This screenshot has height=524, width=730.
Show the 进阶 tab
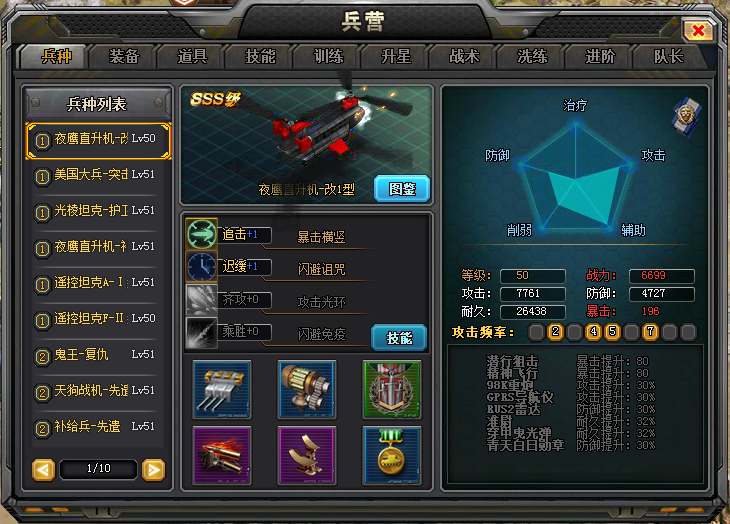tap(600, 56)
